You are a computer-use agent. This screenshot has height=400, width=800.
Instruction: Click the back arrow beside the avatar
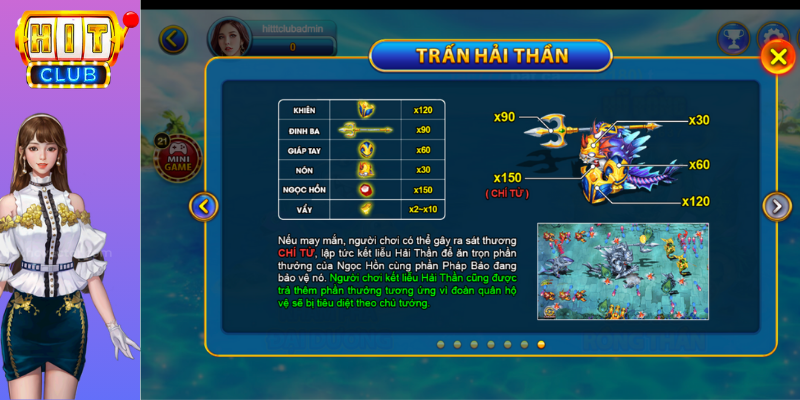(174, 40)
